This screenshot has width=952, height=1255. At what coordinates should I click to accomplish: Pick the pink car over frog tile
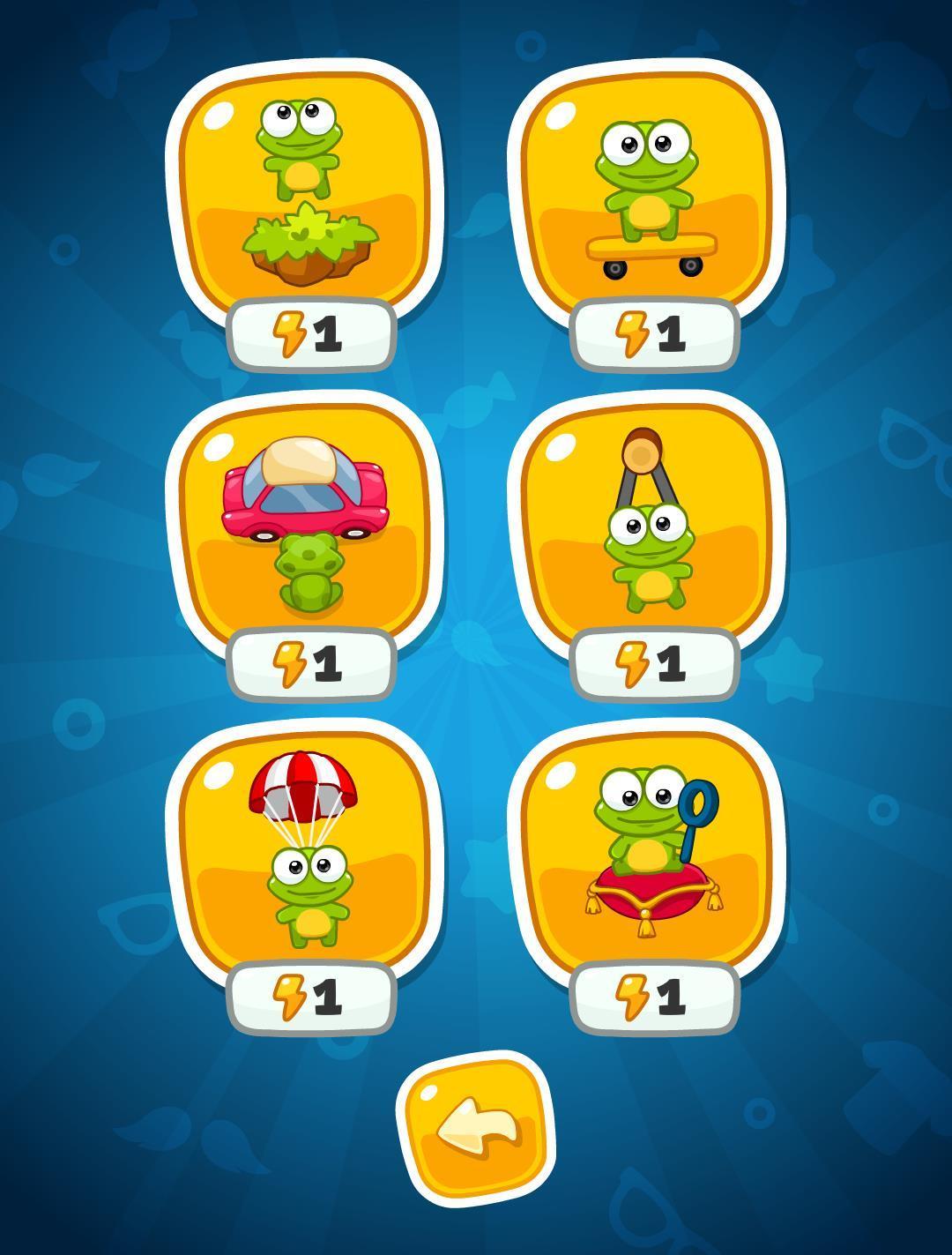[x=305, y=522]
